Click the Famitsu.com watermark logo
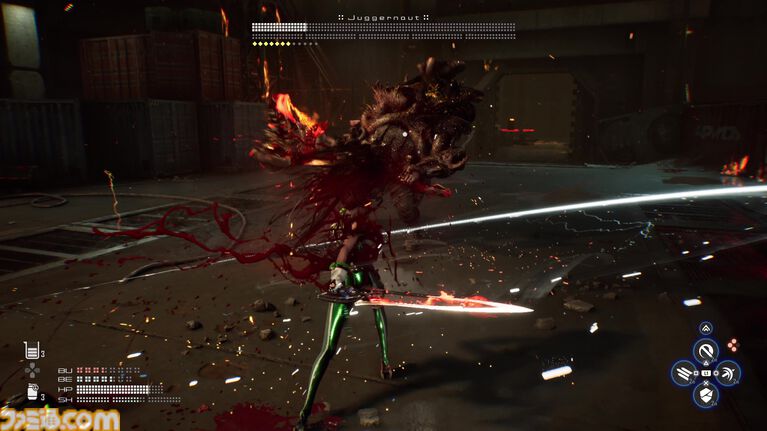 [60, 418]
